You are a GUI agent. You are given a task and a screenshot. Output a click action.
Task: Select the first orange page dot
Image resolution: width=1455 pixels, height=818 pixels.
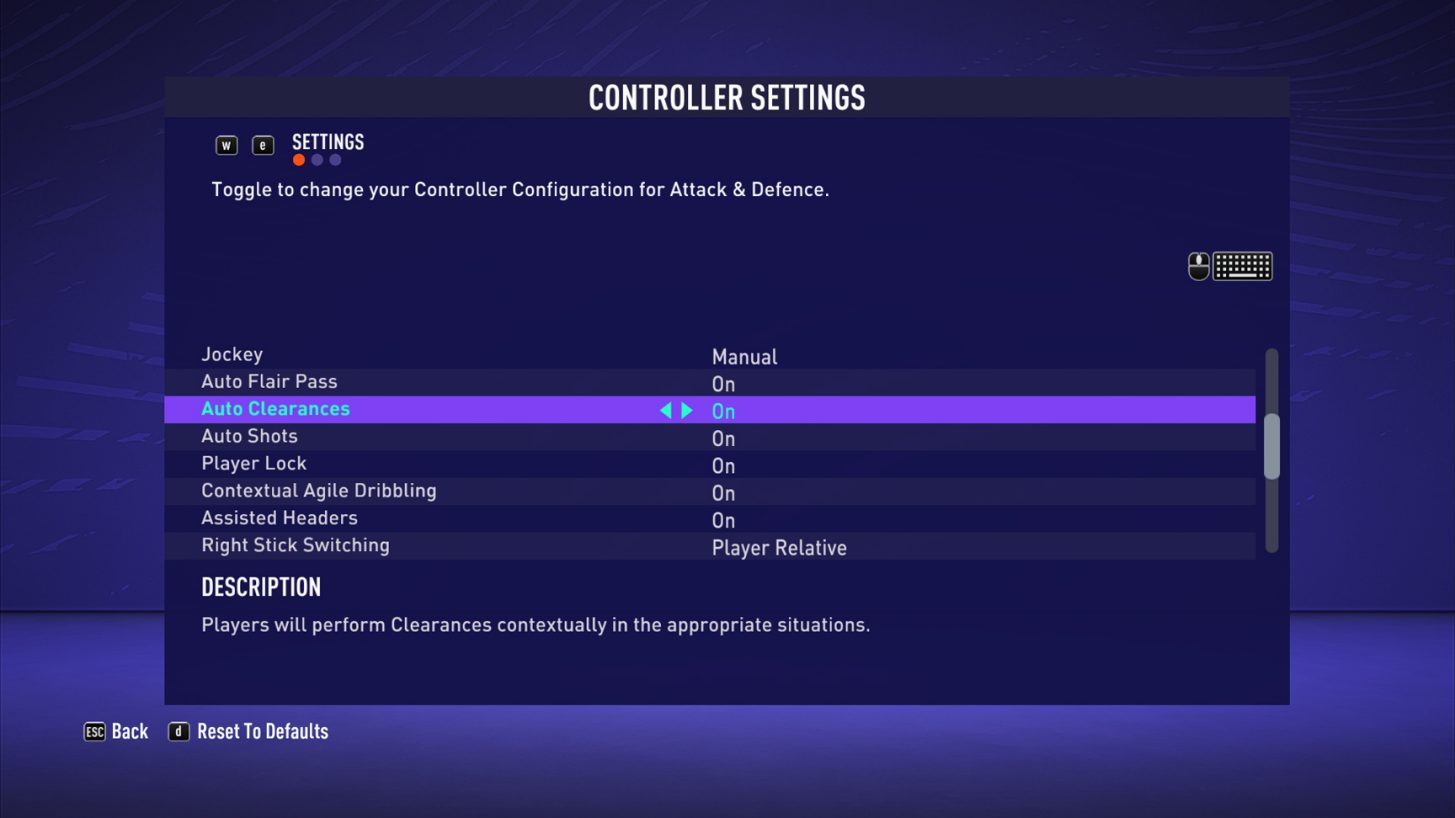point(297,158)
